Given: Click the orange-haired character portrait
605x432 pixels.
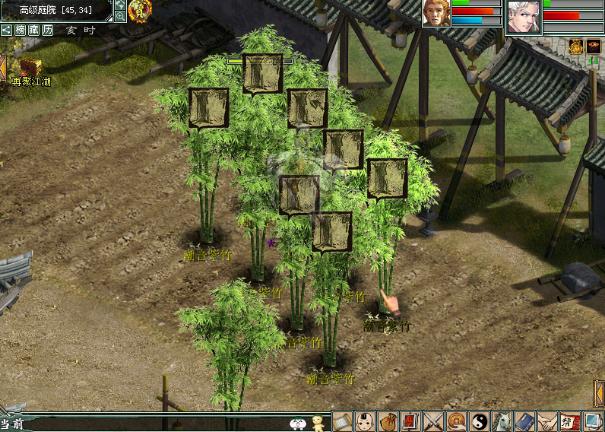Looking at the screenshot, I should point(436,16).
